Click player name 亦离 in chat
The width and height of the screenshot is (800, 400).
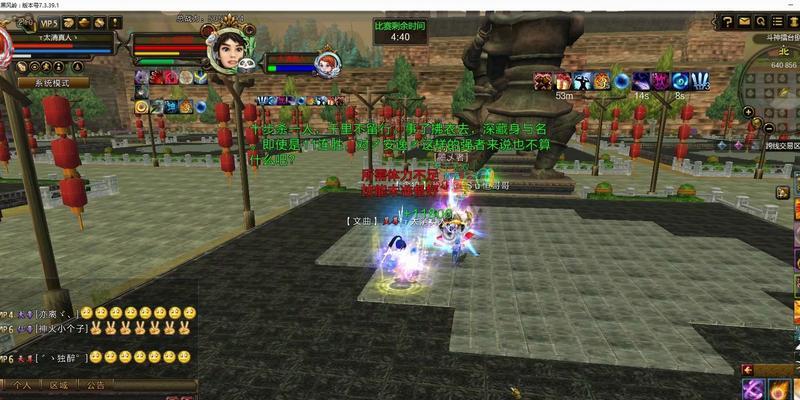(54, 312)
